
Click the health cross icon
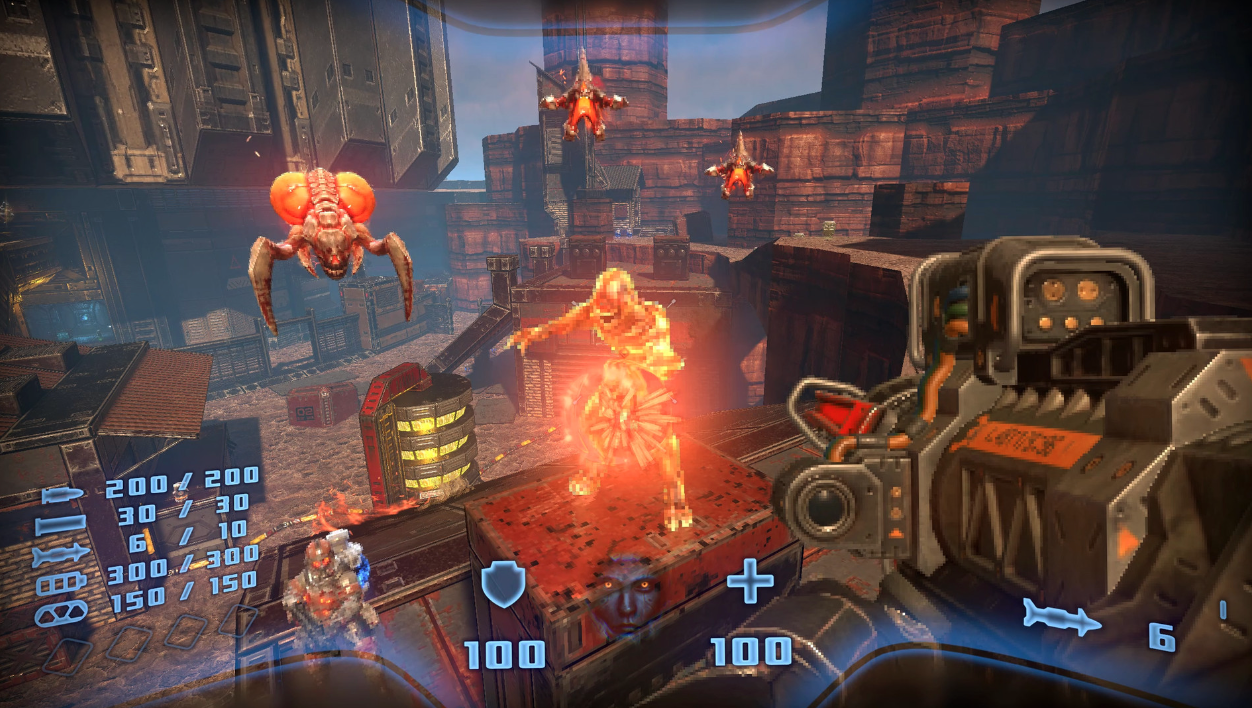750,582
